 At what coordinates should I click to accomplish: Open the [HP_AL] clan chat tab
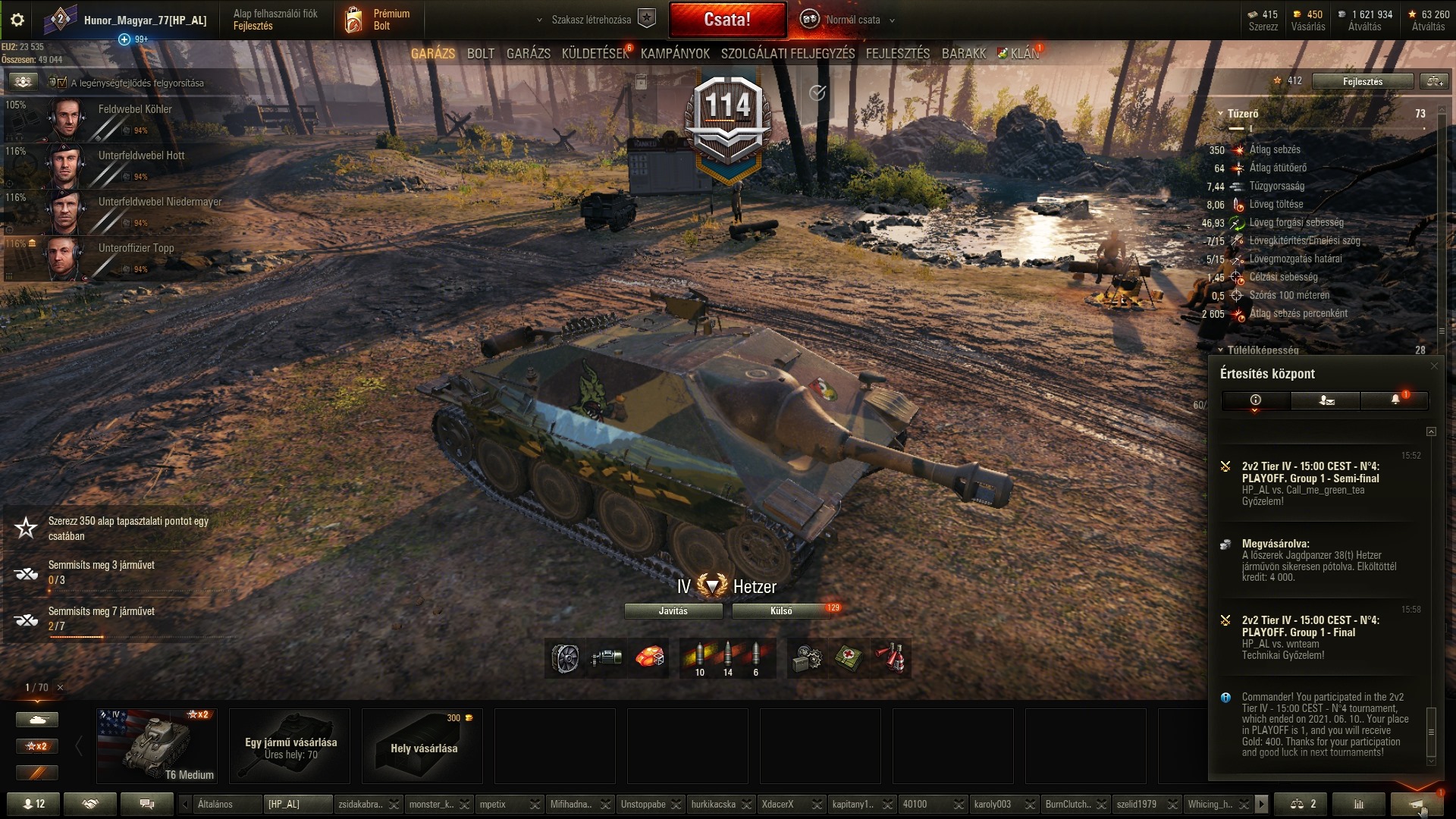297,804
